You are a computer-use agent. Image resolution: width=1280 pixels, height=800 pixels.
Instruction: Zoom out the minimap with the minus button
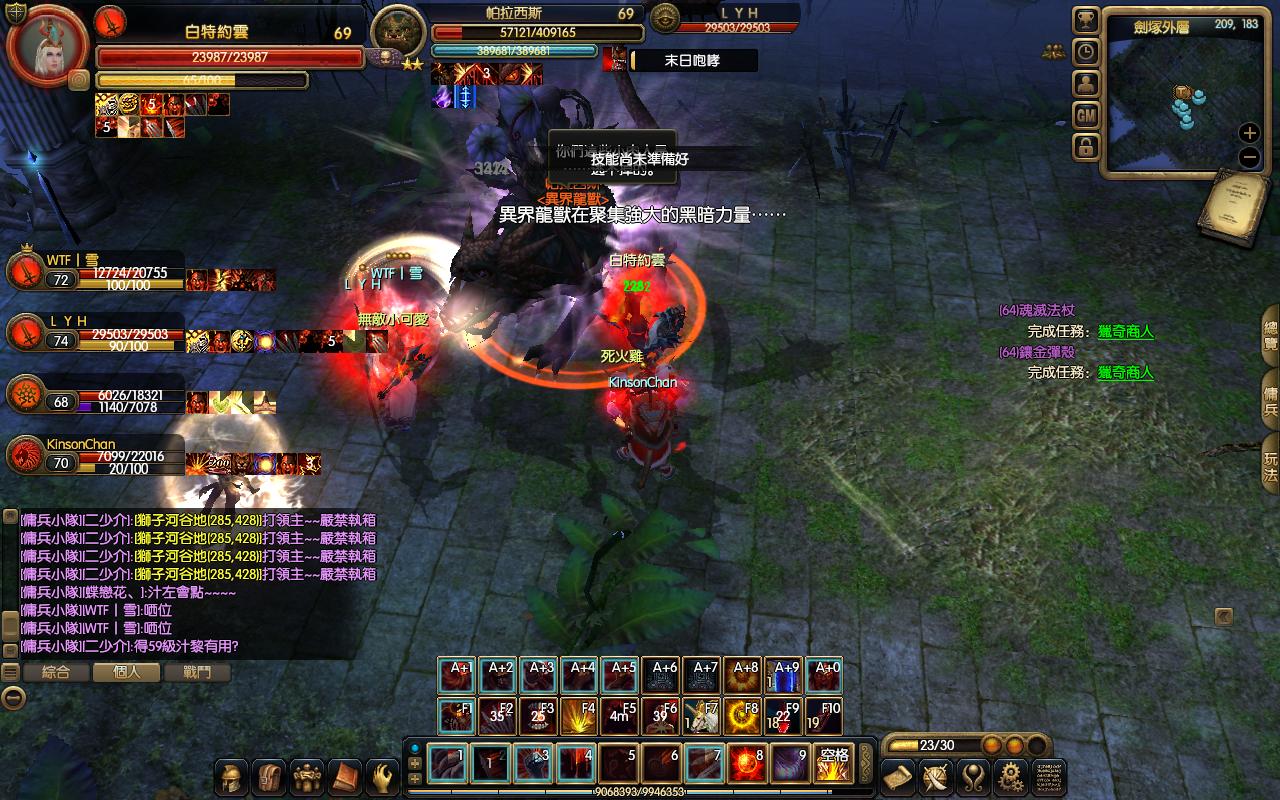tap(1249, 157)
